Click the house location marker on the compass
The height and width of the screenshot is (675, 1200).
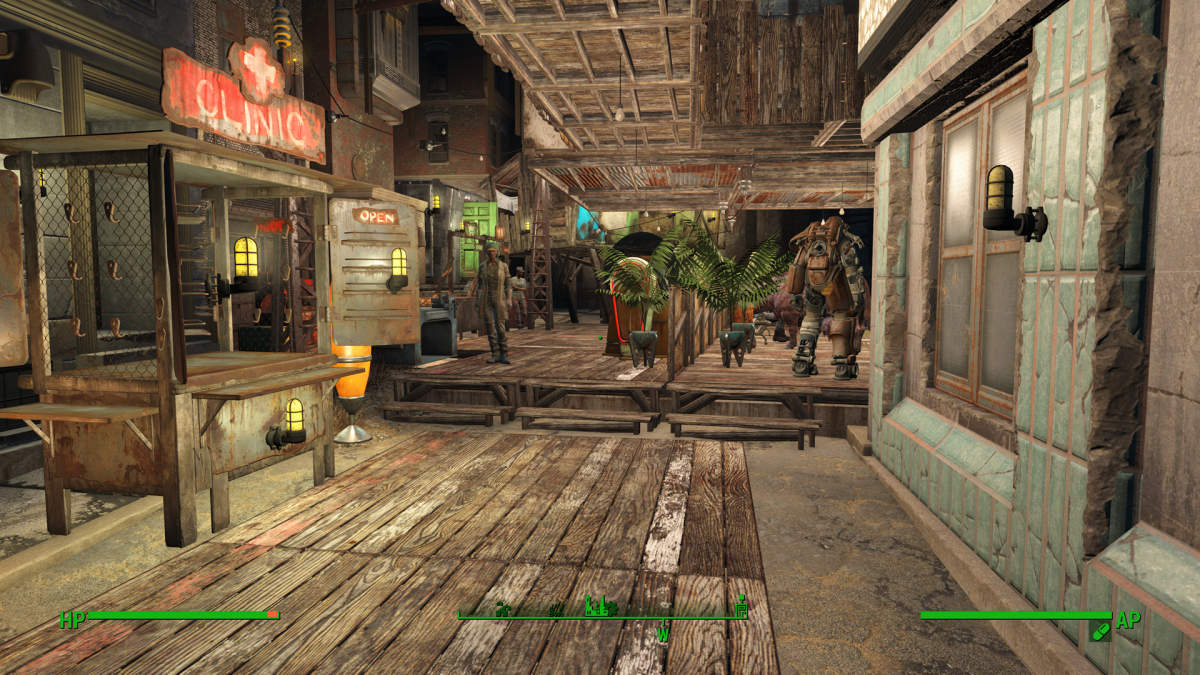click(x=505, y=607)
